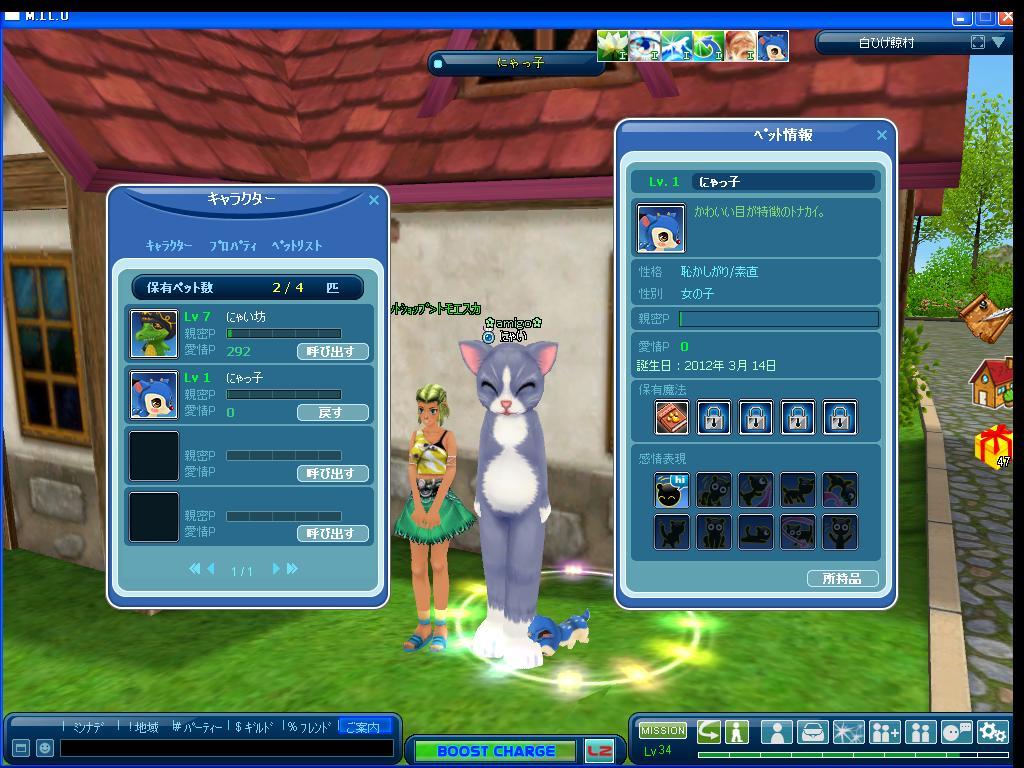Return the Lv 1 pet にゃっ子 with 戻す
The image size is (1024, 768).
click(332, 412)
